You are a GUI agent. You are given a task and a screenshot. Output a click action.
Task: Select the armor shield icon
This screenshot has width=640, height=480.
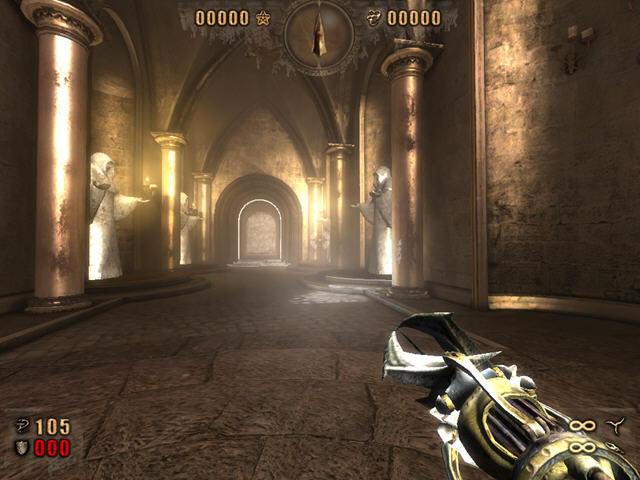[x=21, y=447]
